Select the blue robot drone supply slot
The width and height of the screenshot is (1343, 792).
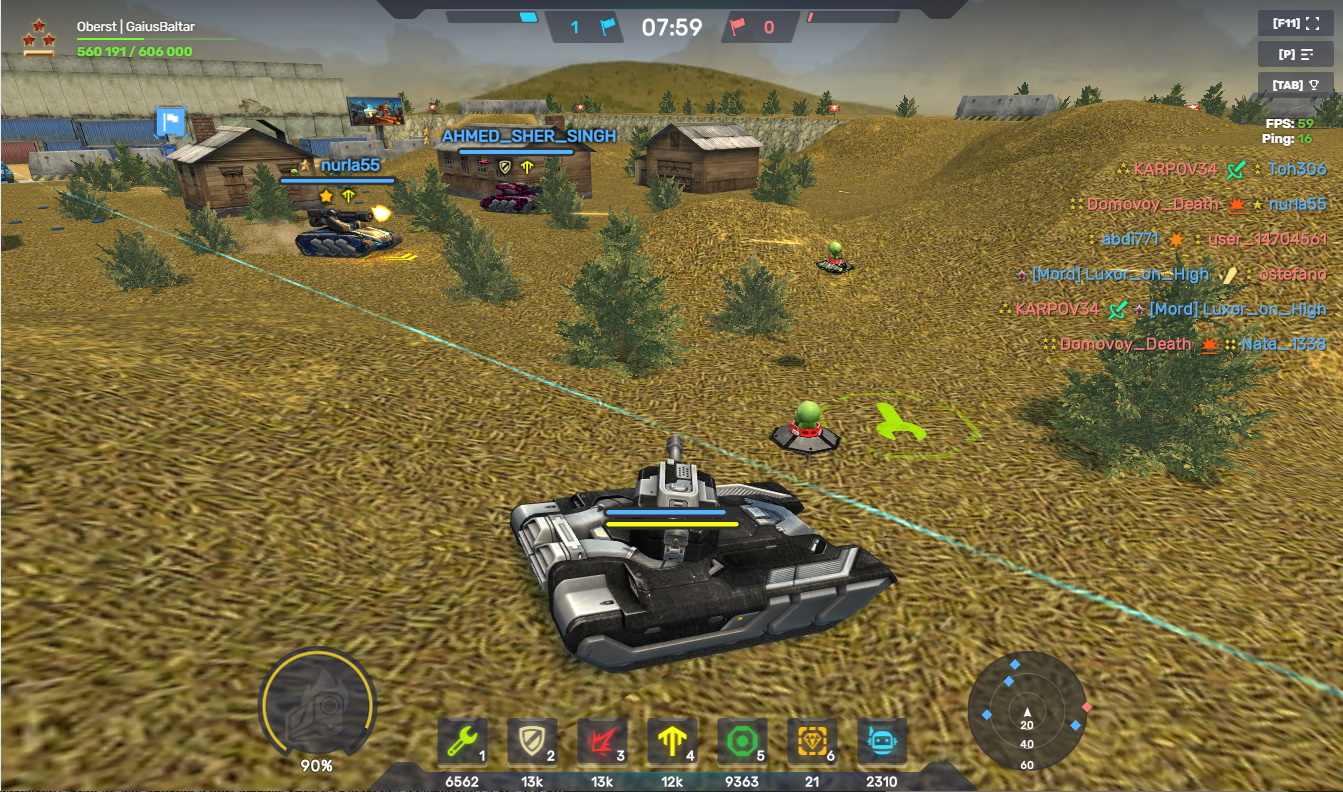click(x=882, y=742)
